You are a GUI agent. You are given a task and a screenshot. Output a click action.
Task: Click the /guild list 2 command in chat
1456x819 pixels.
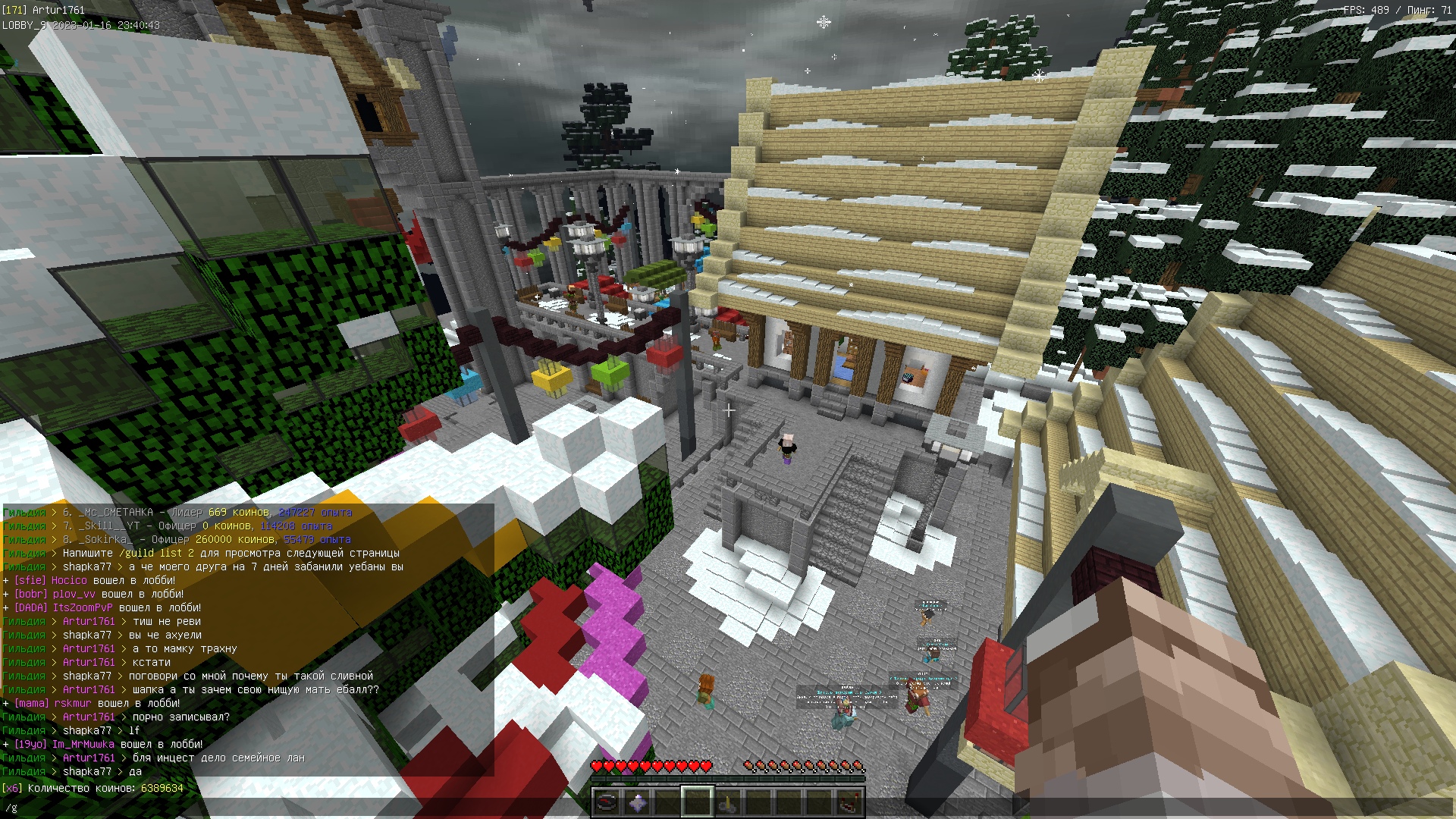pos(156,554)
